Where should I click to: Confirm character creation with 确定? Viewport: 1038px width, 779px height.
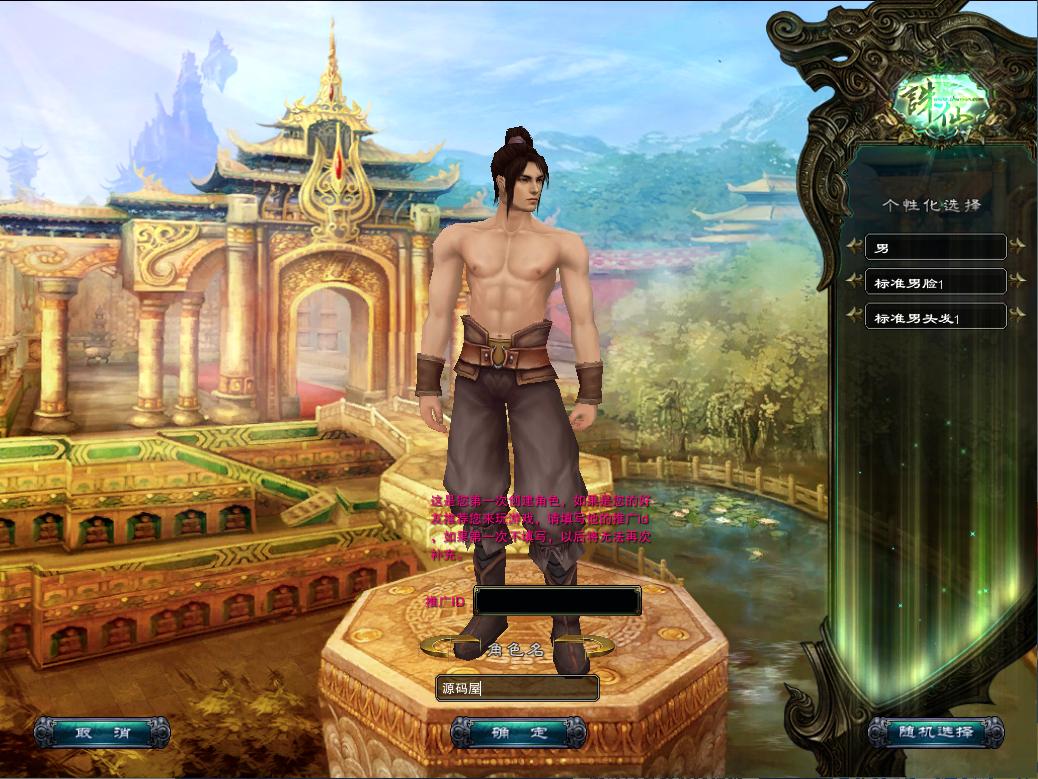pos(518,733)
